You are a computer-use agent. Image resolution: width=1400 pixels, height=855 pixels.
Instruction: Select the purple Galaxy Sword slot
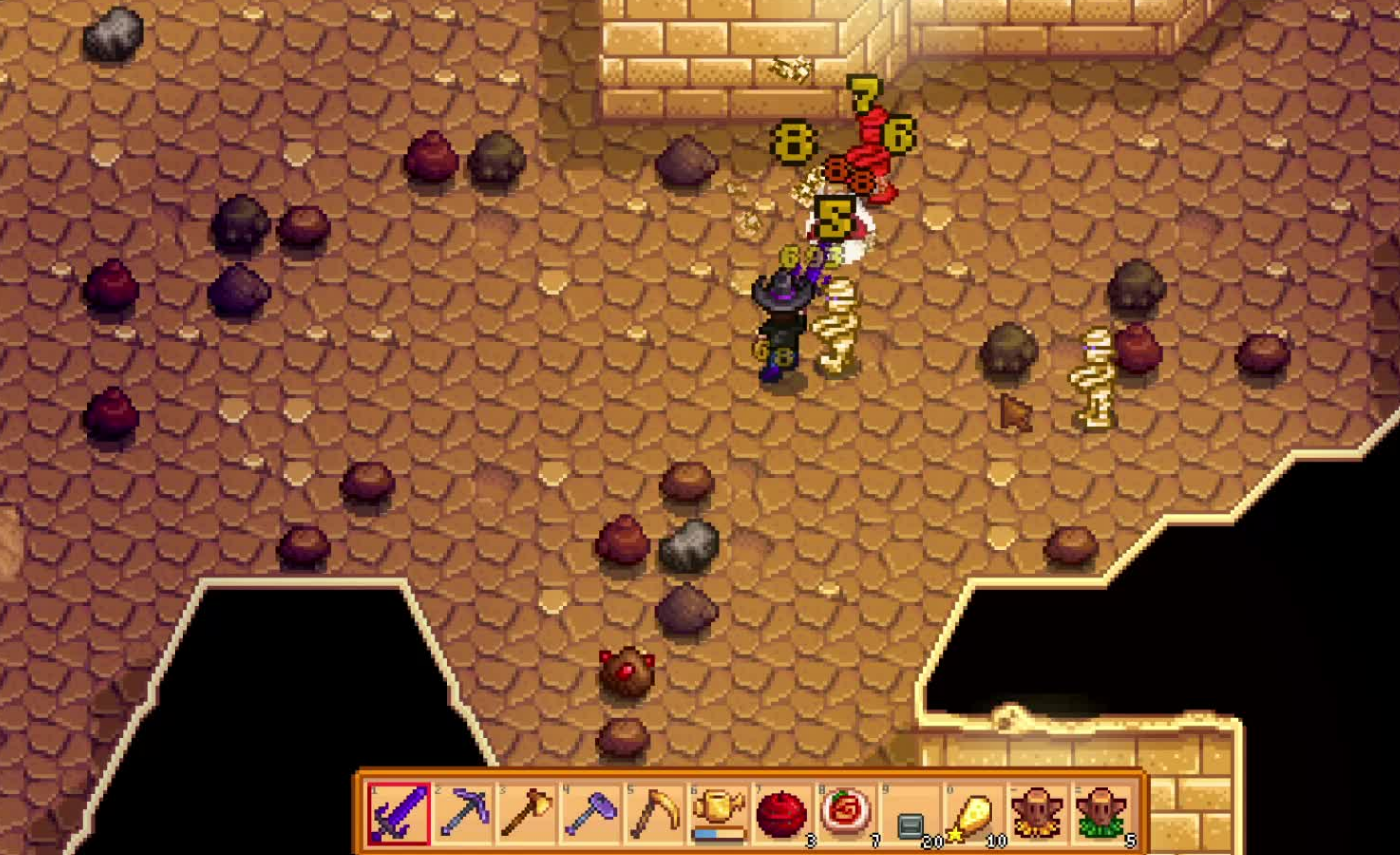click(399, 812)
